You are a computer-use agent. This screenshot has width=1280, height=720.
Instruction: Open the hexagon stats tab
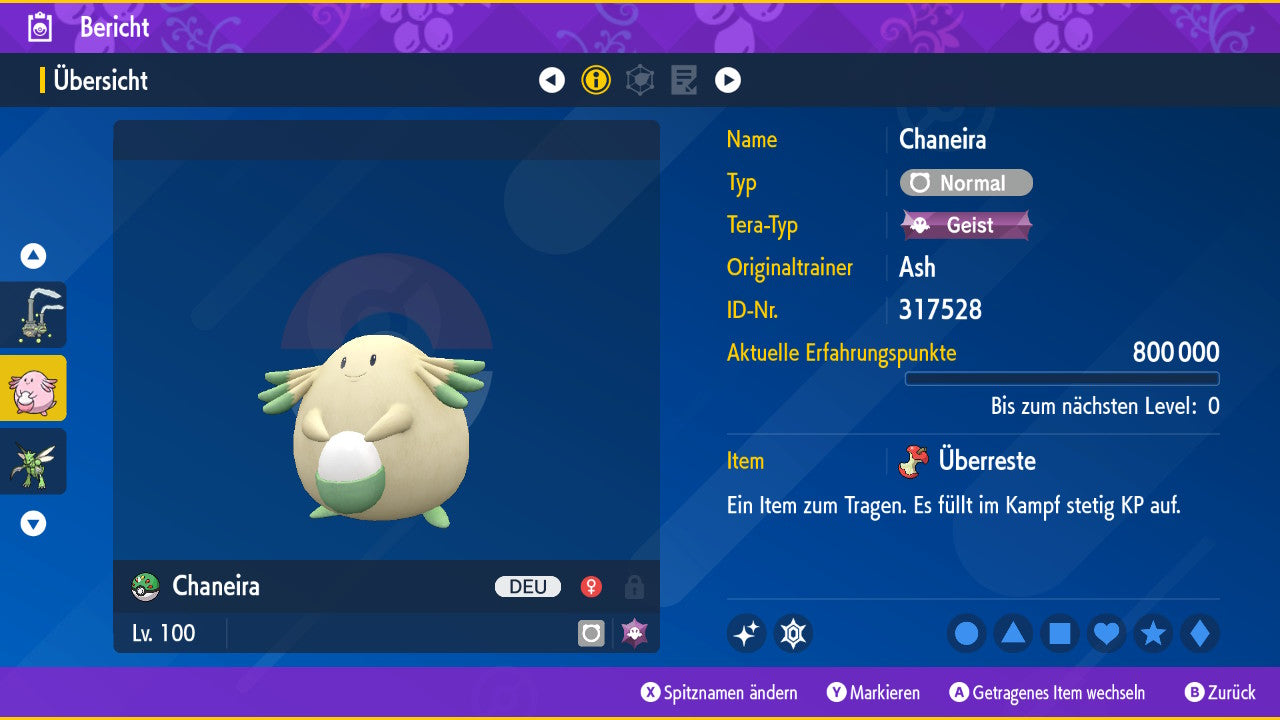pyautogui.click(x=640, y=80)
